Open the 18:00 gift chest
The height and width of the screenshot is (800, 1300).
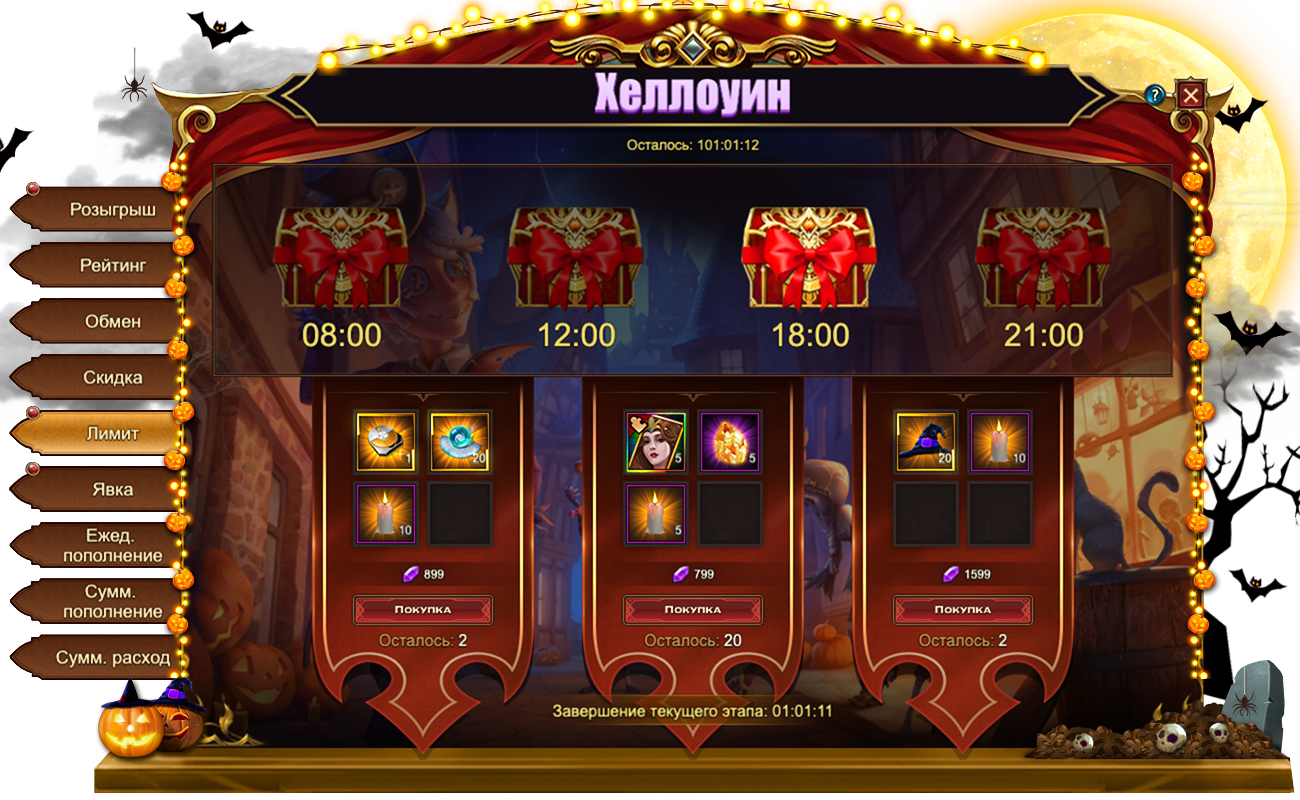[x=809, y=258]
